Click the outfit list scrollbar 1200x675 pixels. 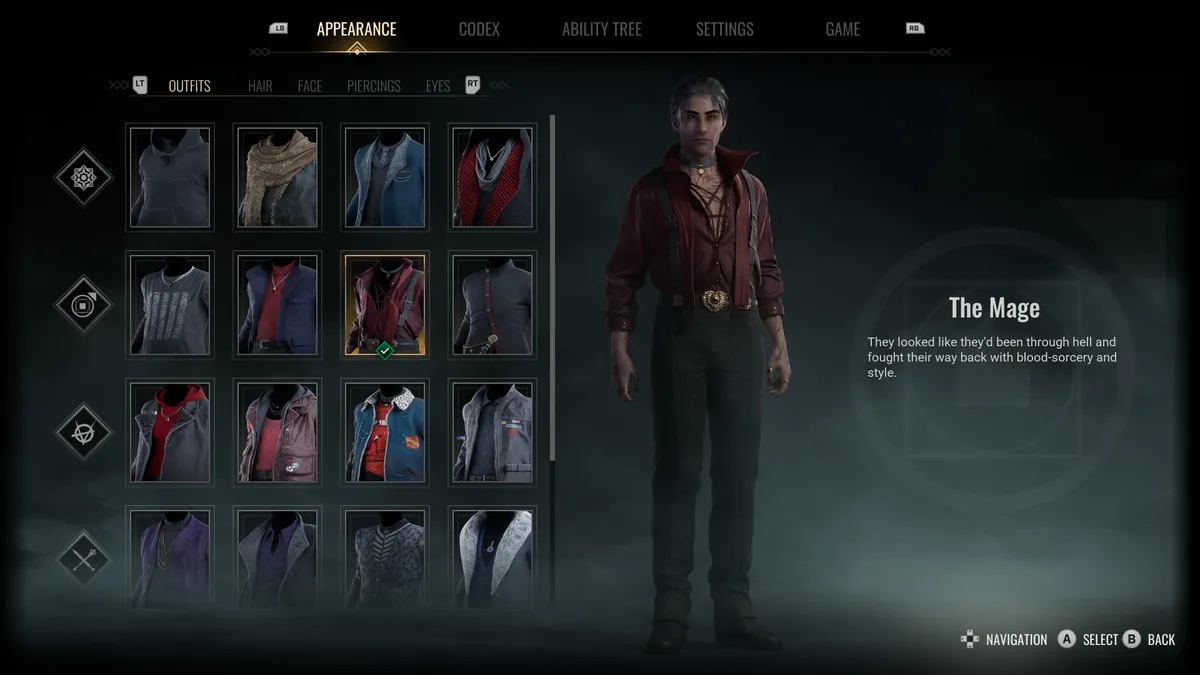(553, 290)
